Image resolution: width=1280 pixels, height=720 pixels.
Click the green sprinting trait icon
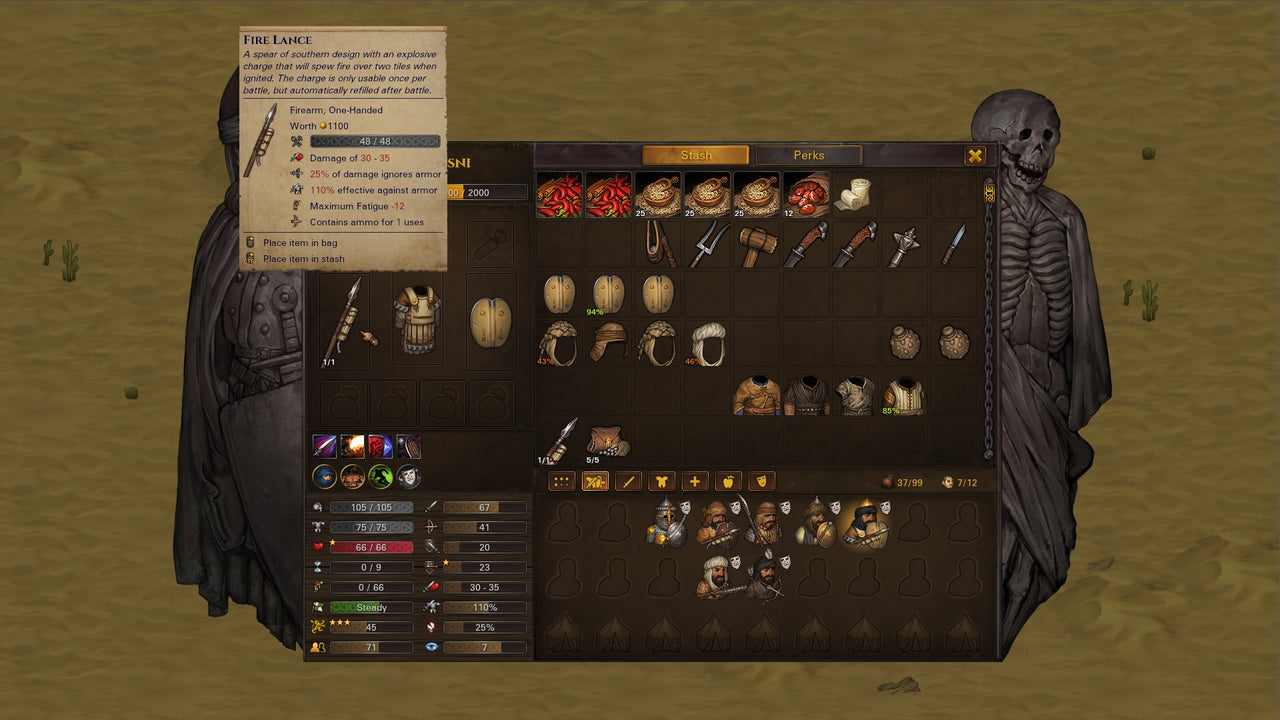381,476
